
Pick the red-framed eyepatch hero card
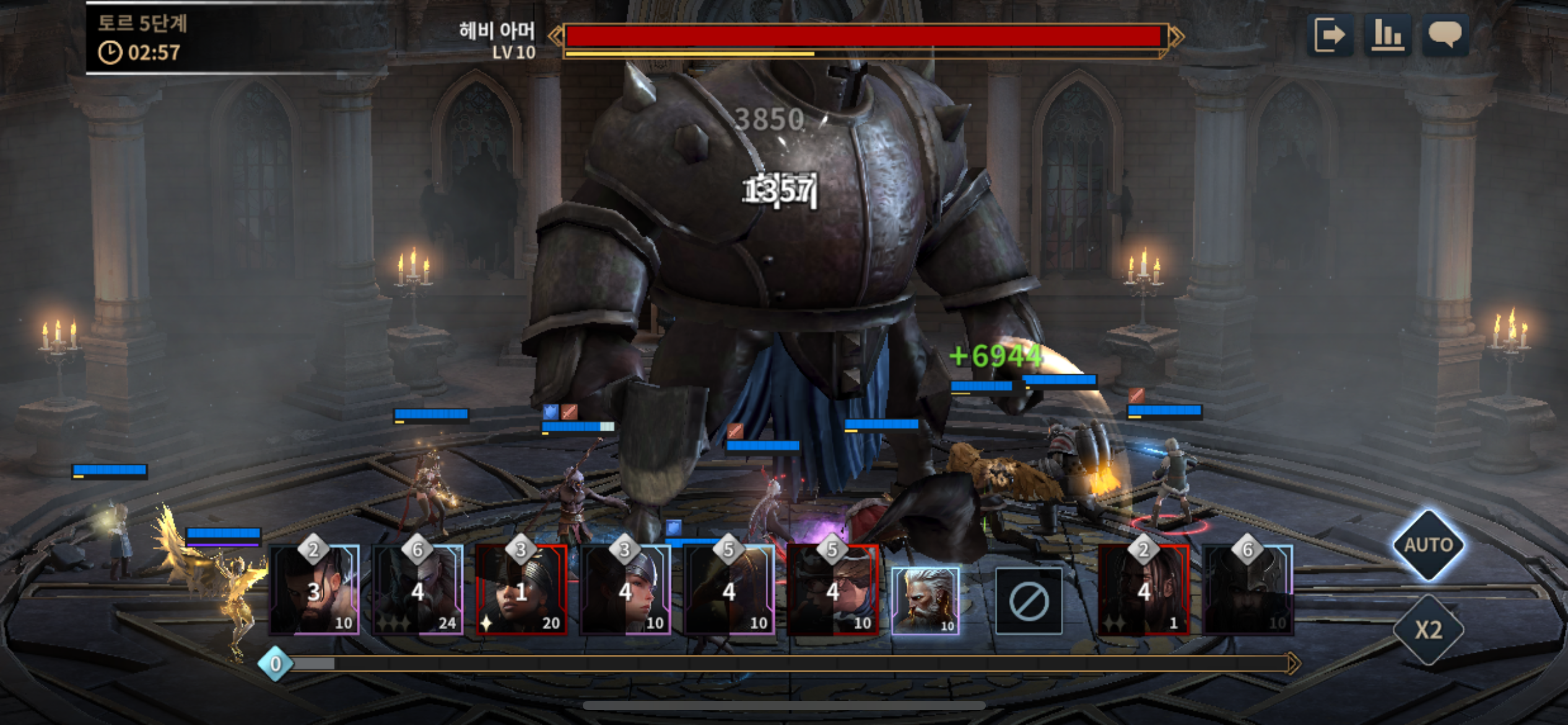coord(833,590)
